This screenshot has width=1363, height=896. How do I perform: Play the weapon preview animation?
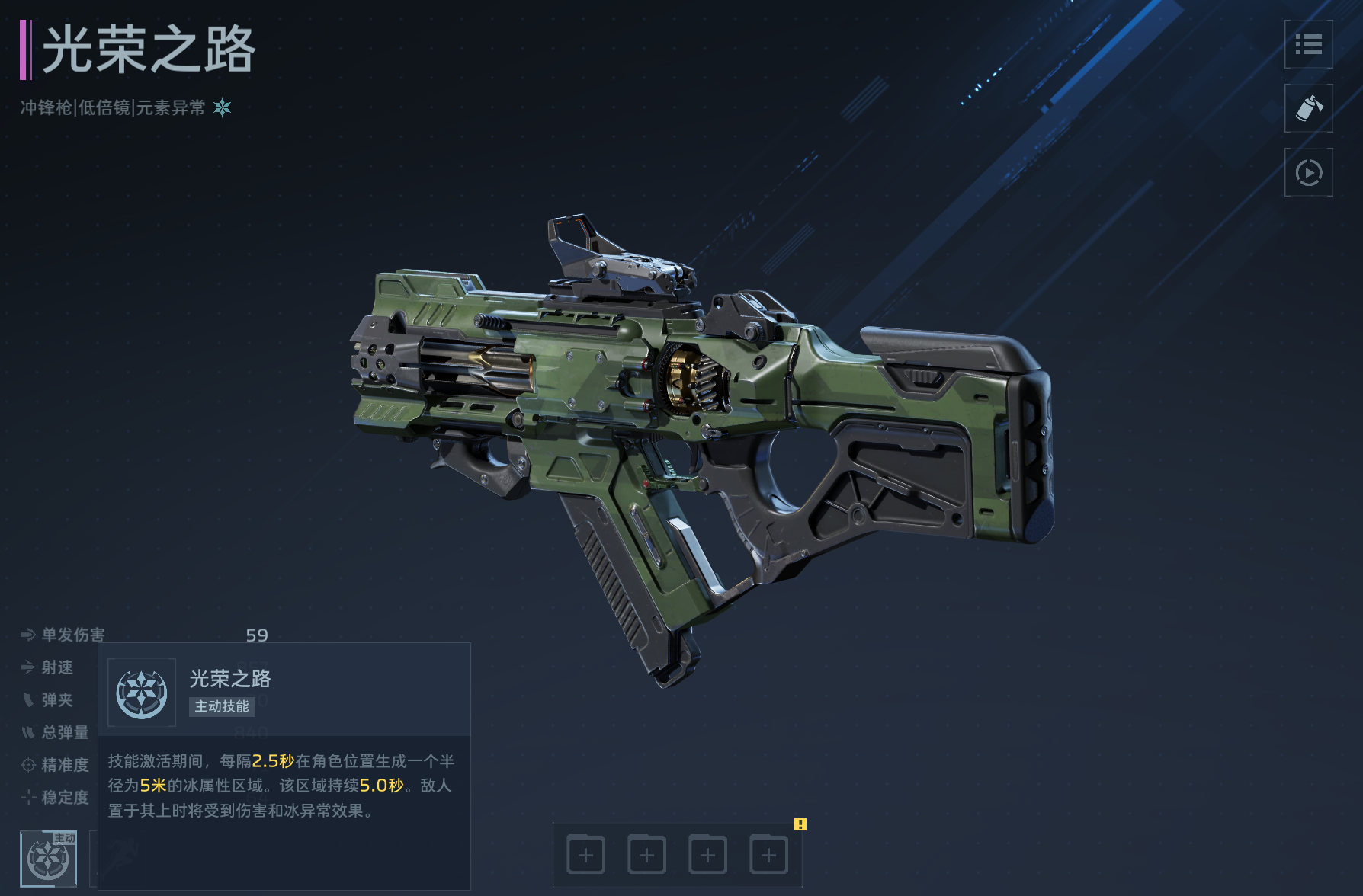point(1308,173)
